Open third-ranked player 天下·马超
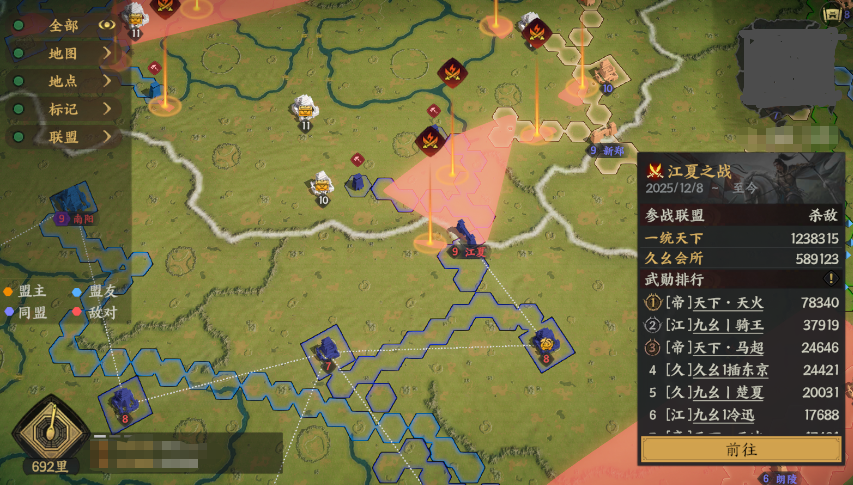The height and width of the screenshot is (485, 853). tap(741, 348)
